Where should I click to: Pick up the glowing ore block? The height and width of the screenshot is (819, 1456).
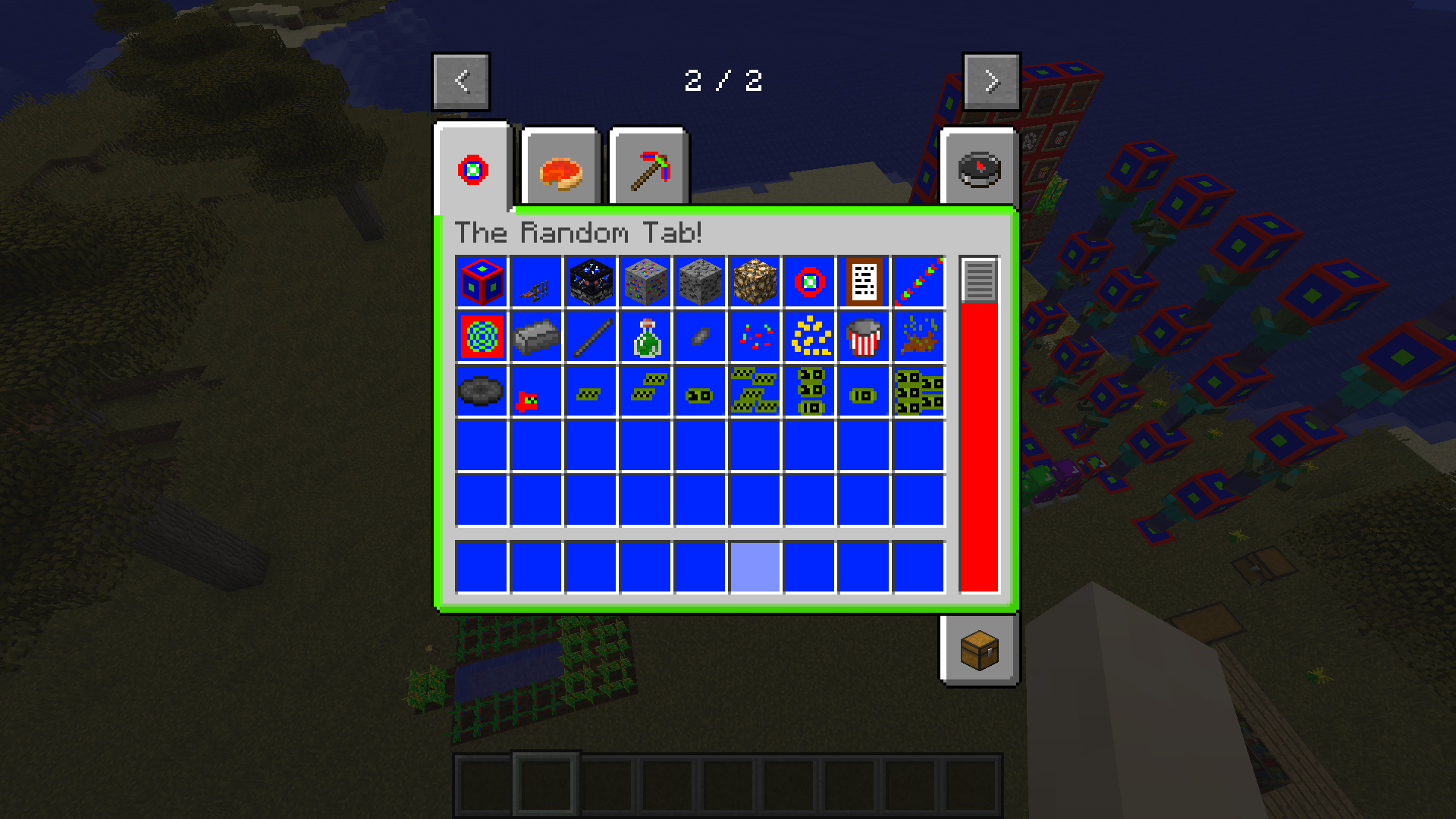[x=754, y=281]
